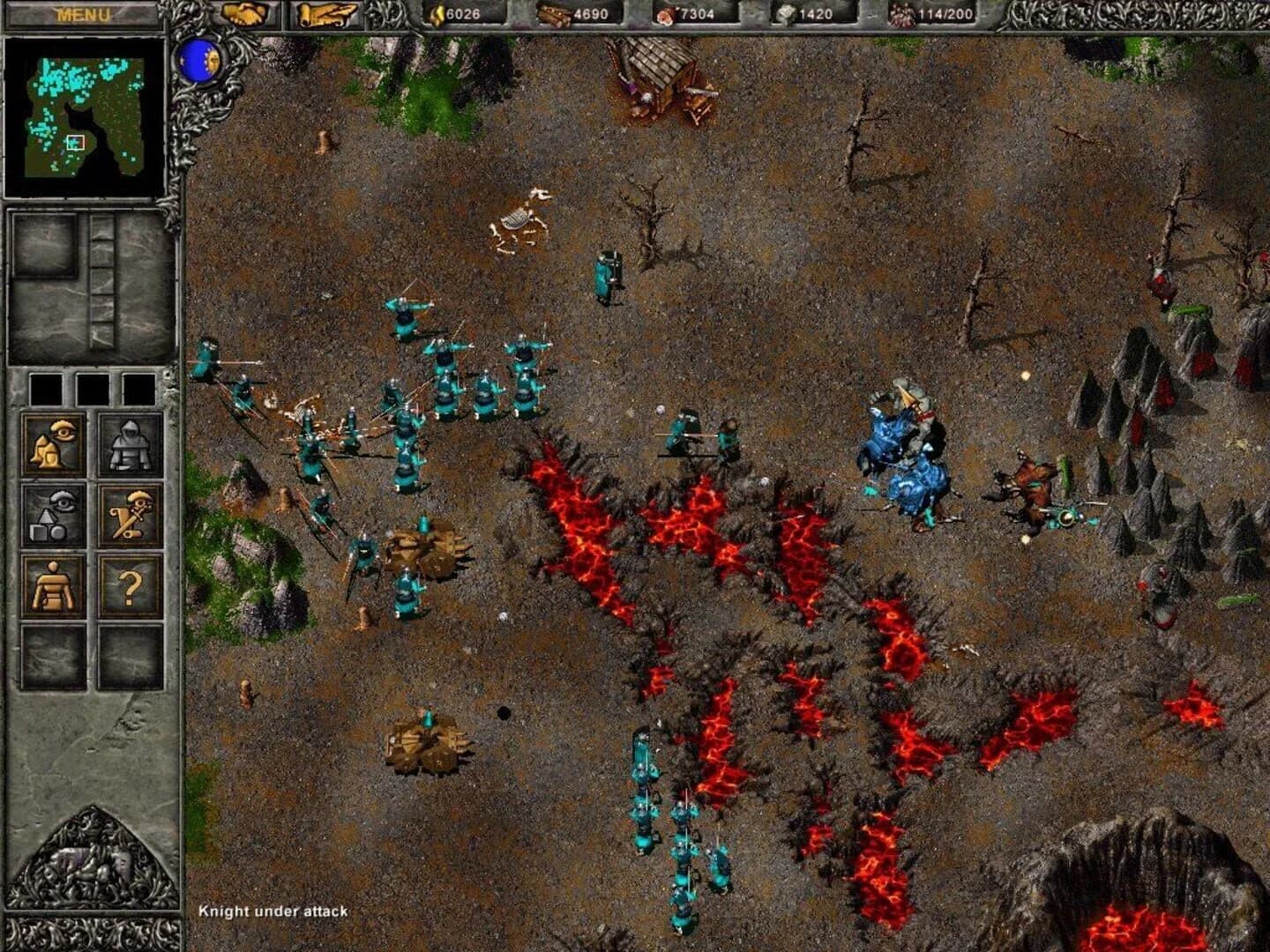This screenshot has width=1270, height=952.
Task: Click the stone resource icon
Action: [786, 15]
